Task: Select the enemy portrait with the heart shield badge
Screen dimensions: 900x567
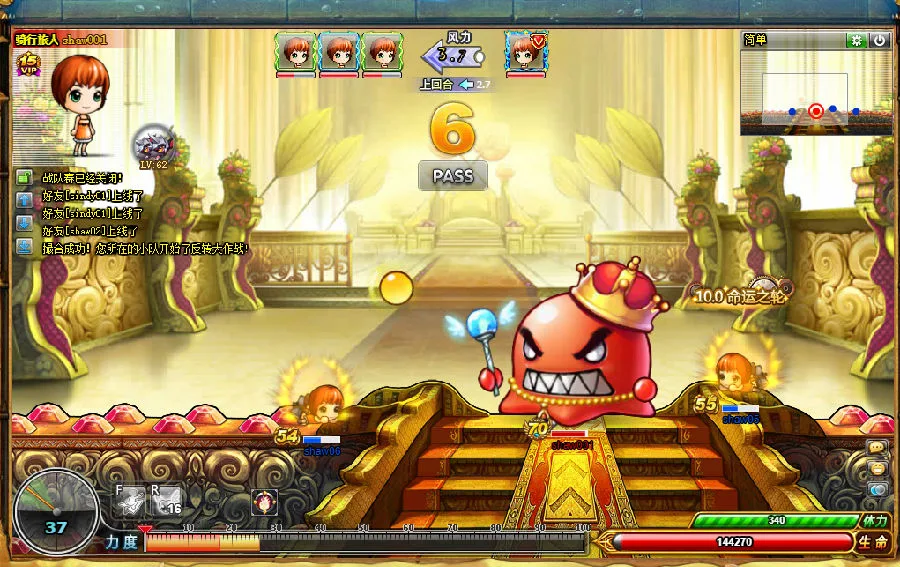Action: [525, 51]
